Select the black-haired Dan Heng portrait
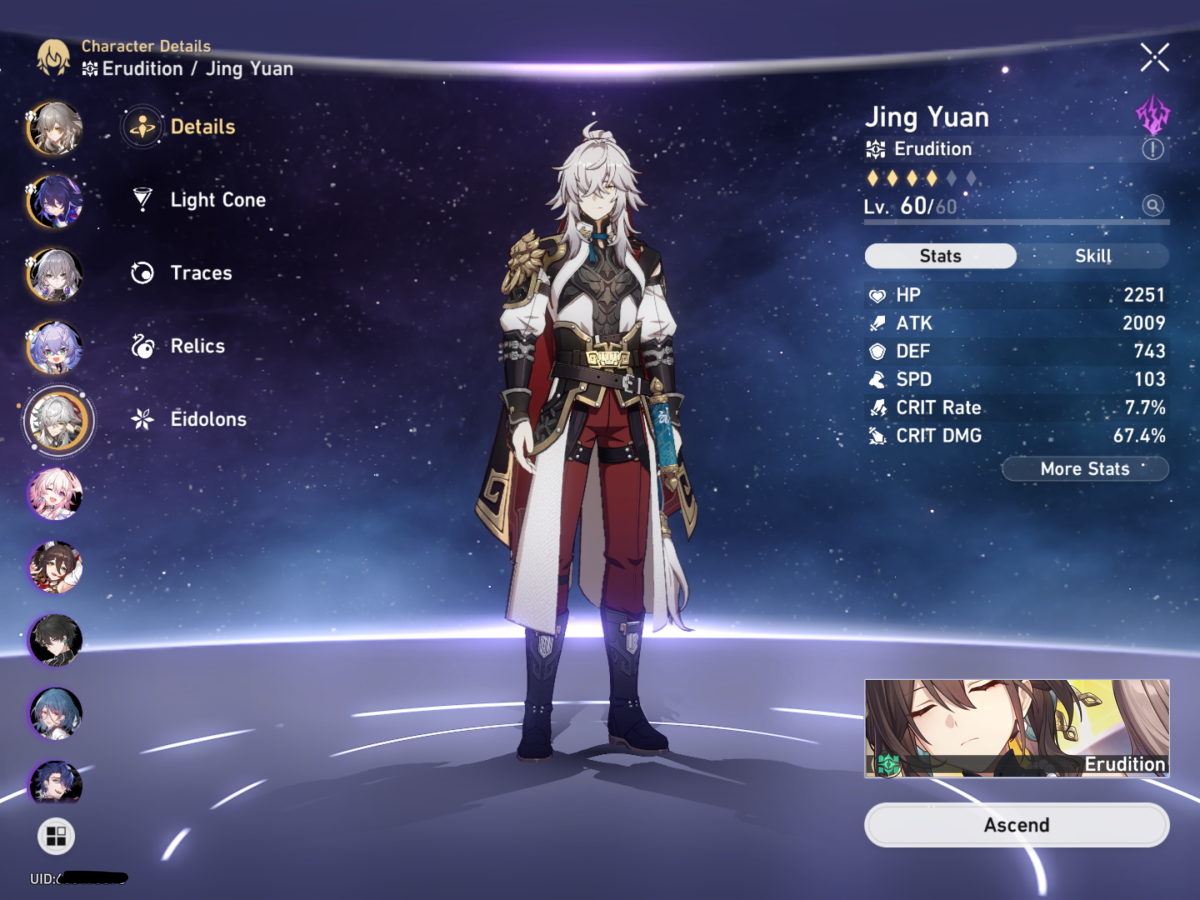The height and width of the screenshot is (900, 1200). [55, 640]
